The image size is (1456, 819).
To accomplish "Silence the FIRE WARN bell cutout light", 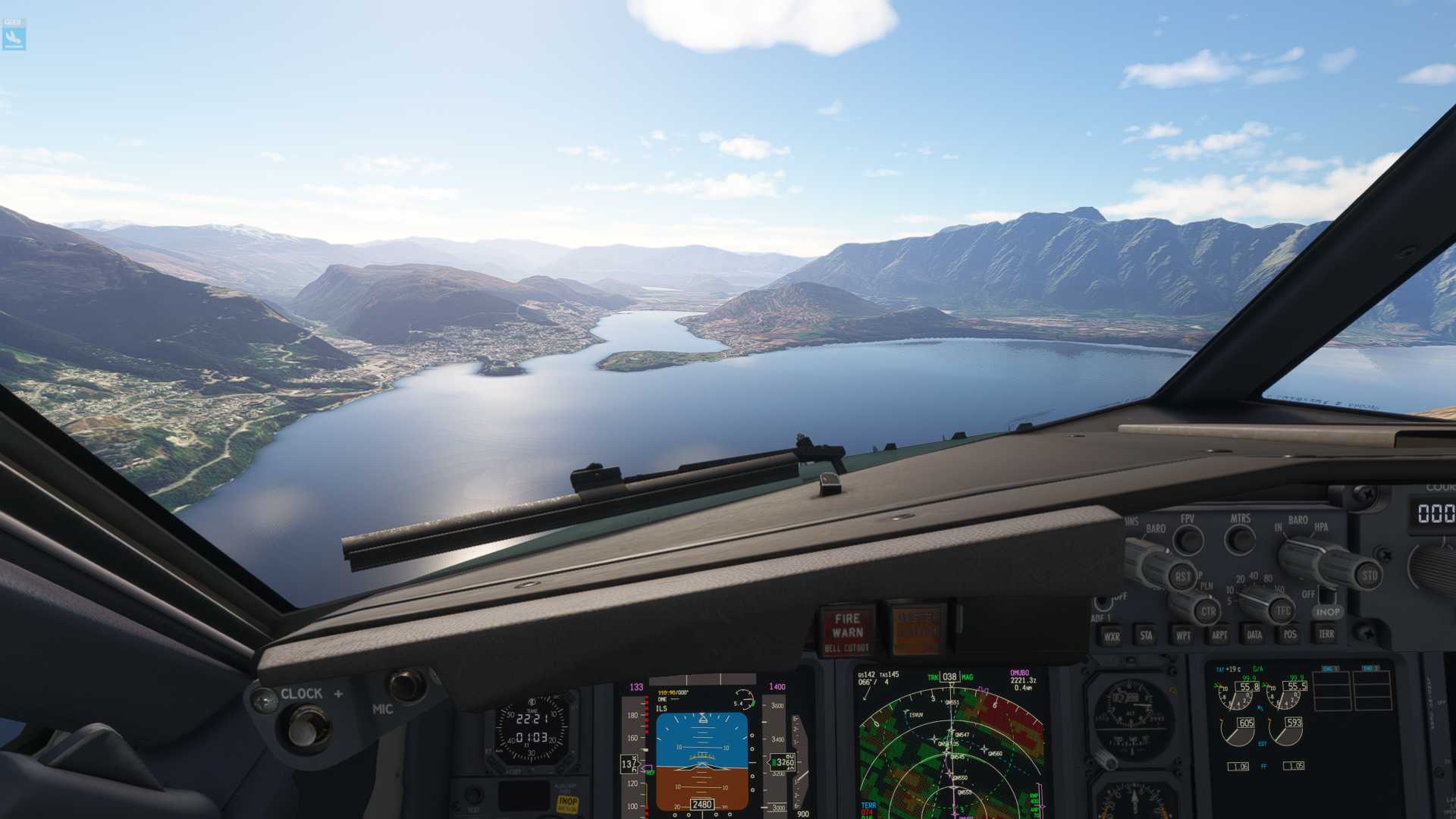I will pyautogui.click(x=847, y=631).
